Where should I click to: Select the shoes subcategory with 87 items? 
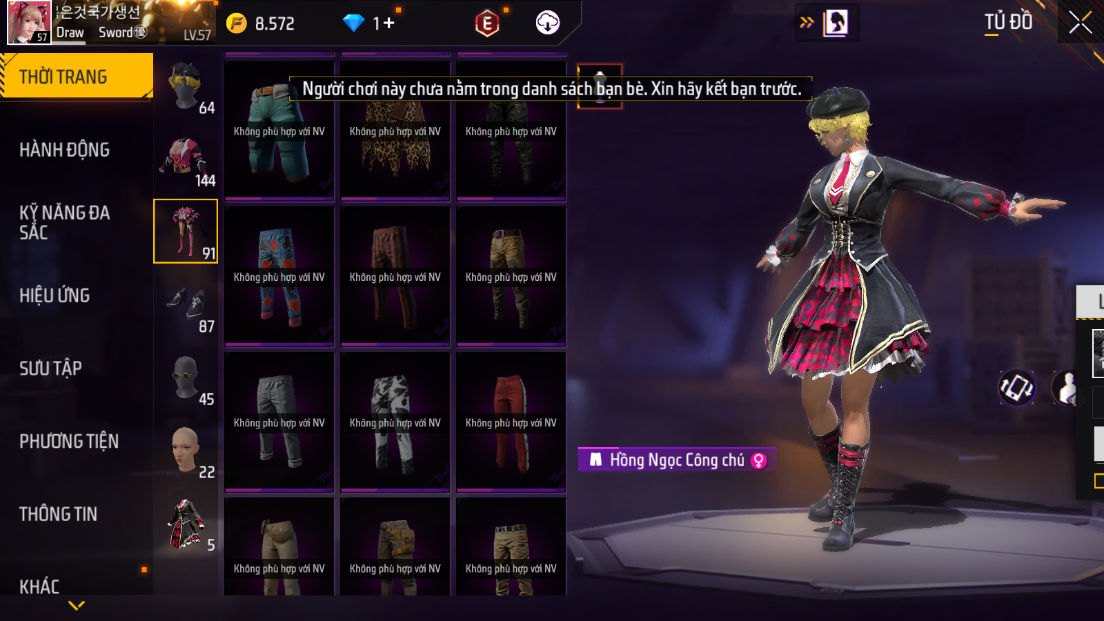tap(185, 304)
